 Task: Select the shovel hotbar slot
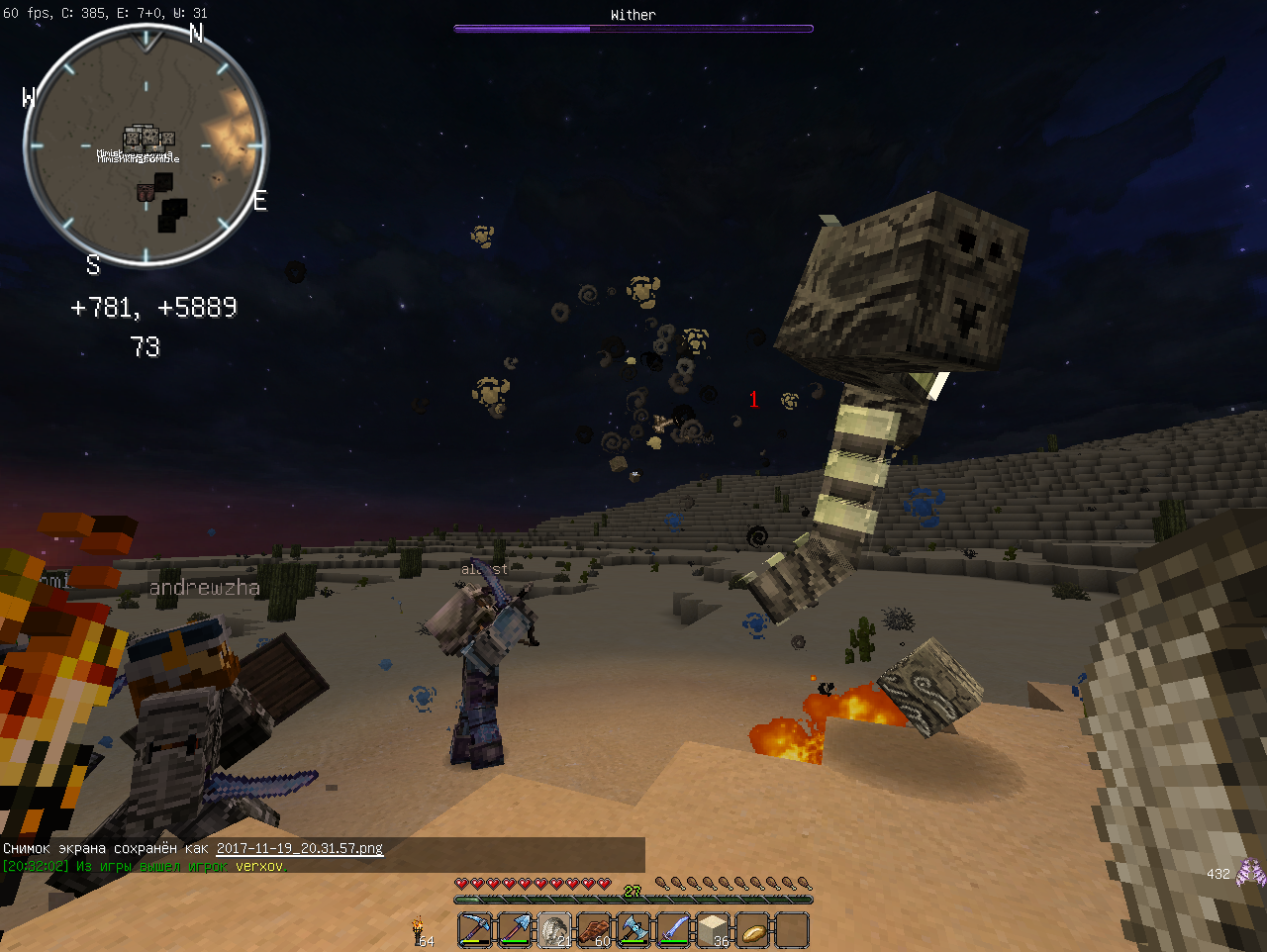[515, 930]
